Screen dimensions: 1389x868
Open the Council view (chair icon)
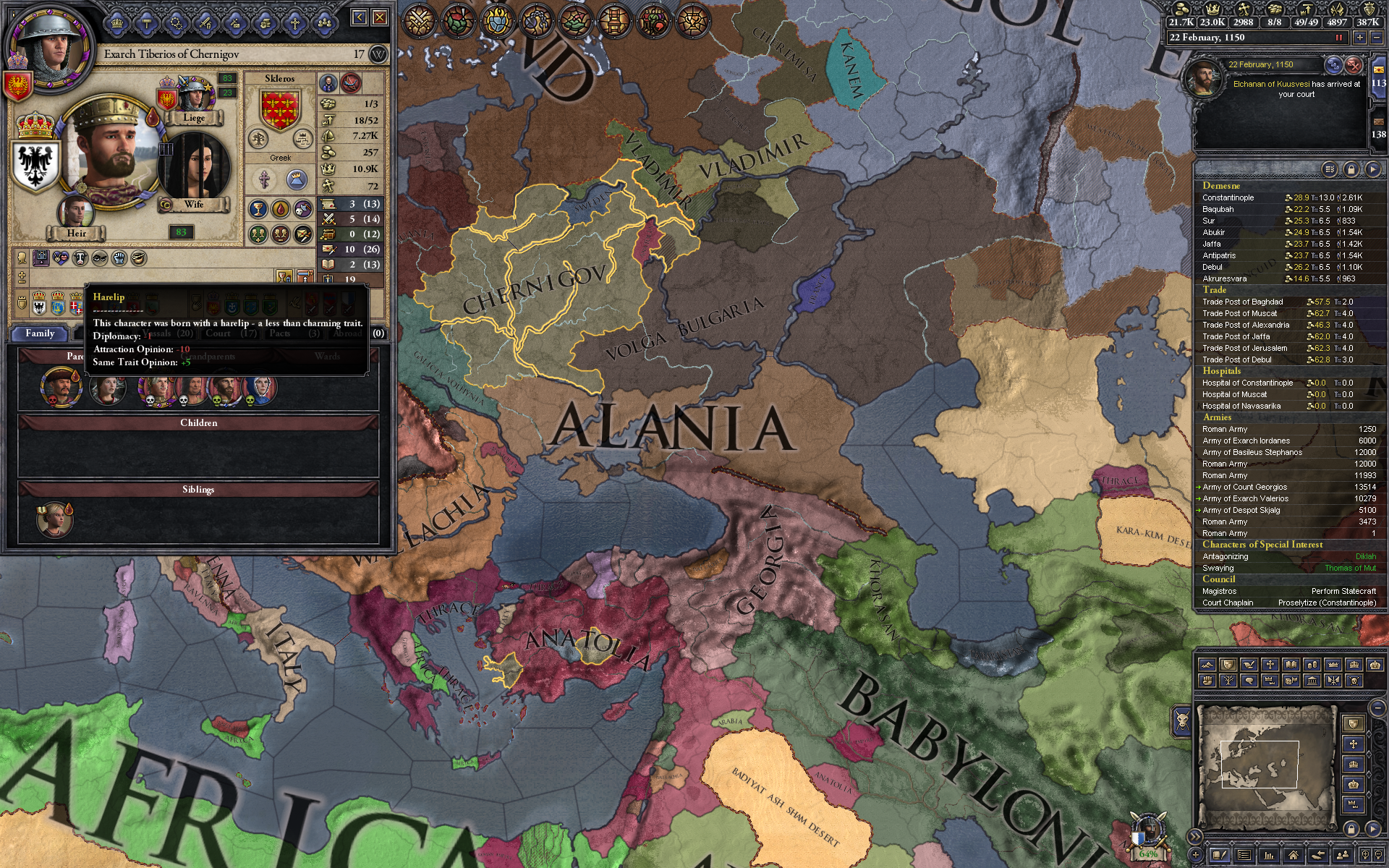614,20
